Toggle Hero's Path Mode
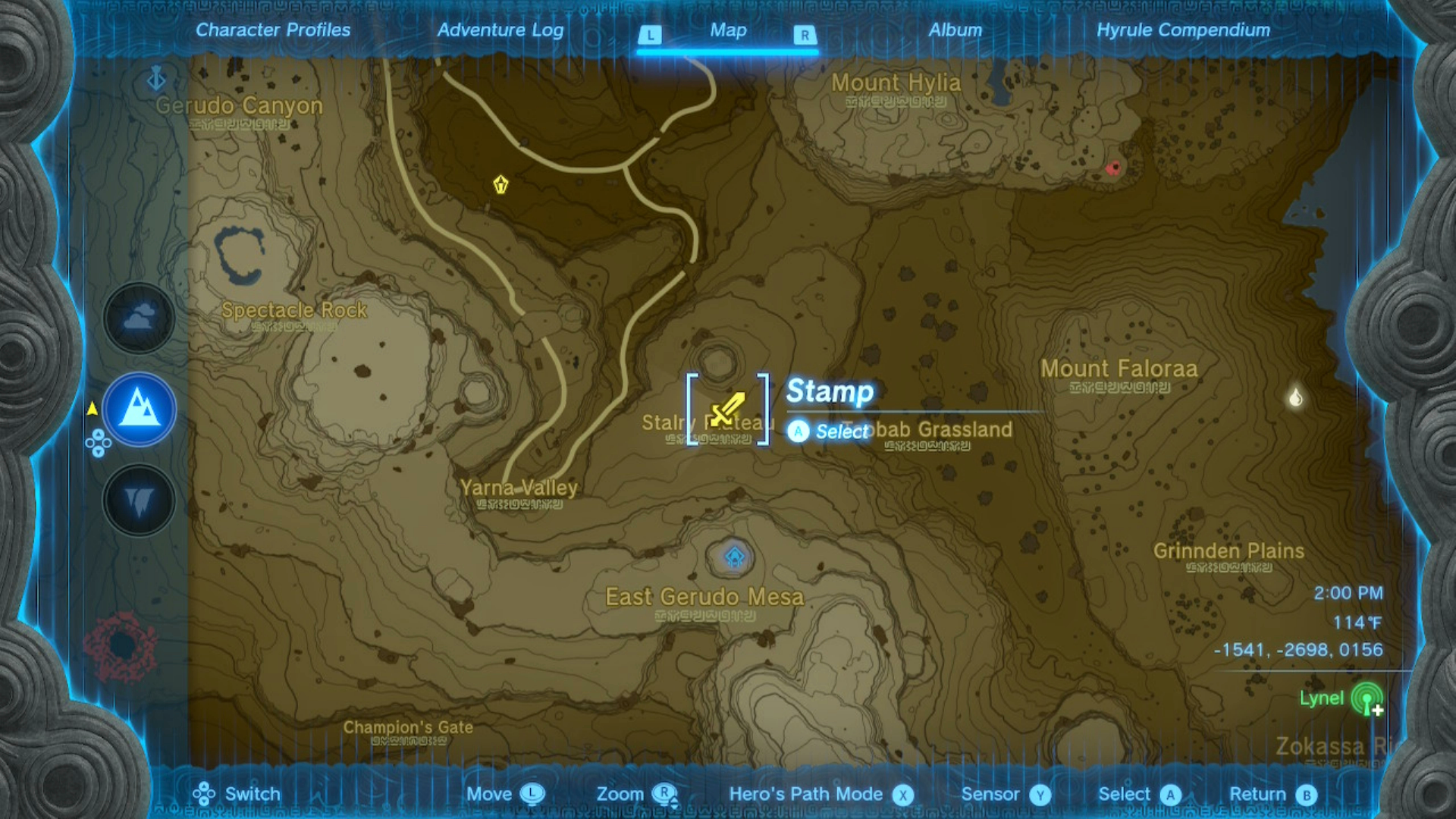 click(x=902, y=794)
